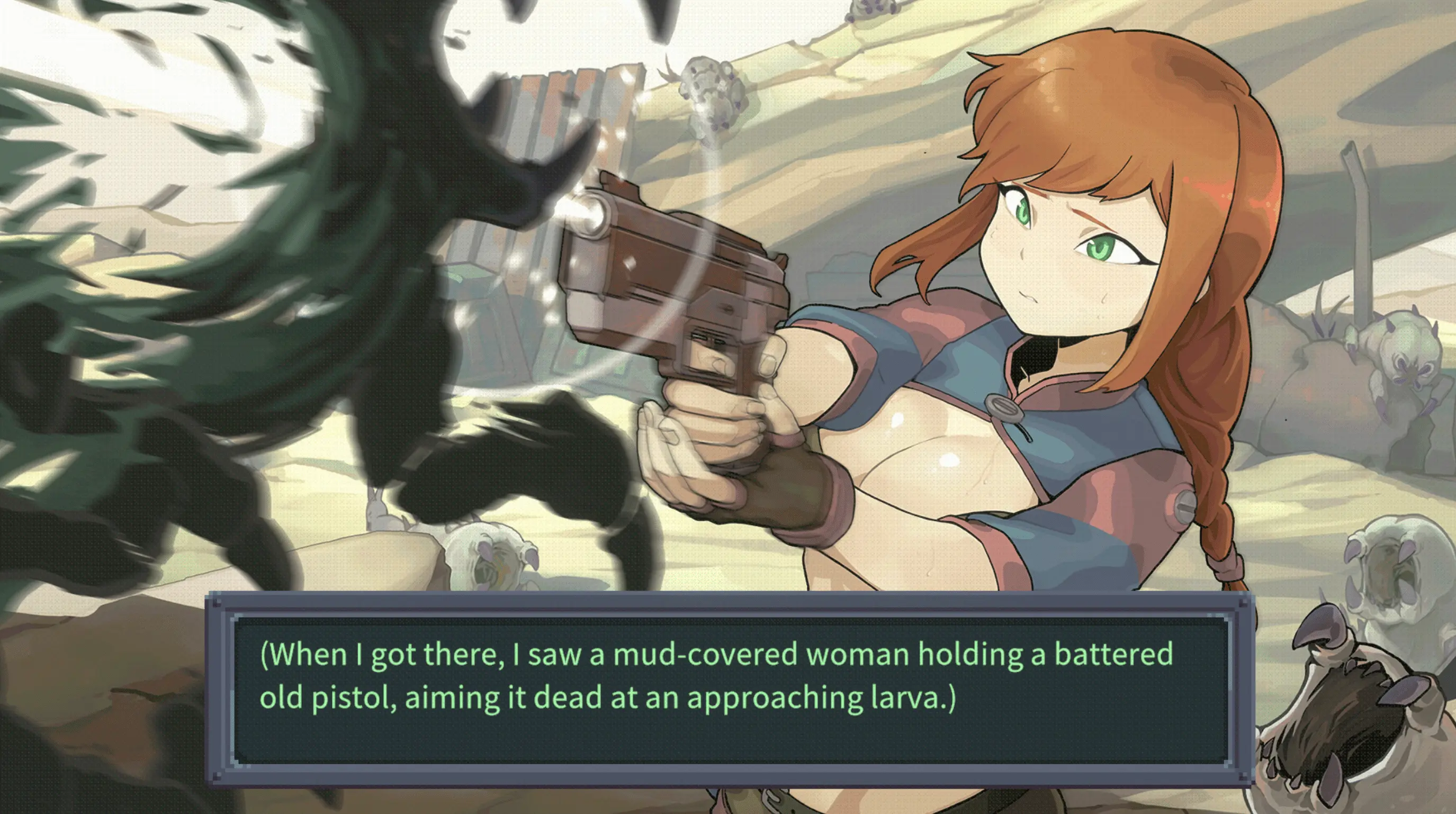Click the dialogue box to continue
Image resolution: width=1456 pixels, height=814 pixels.
click(729, 689)
